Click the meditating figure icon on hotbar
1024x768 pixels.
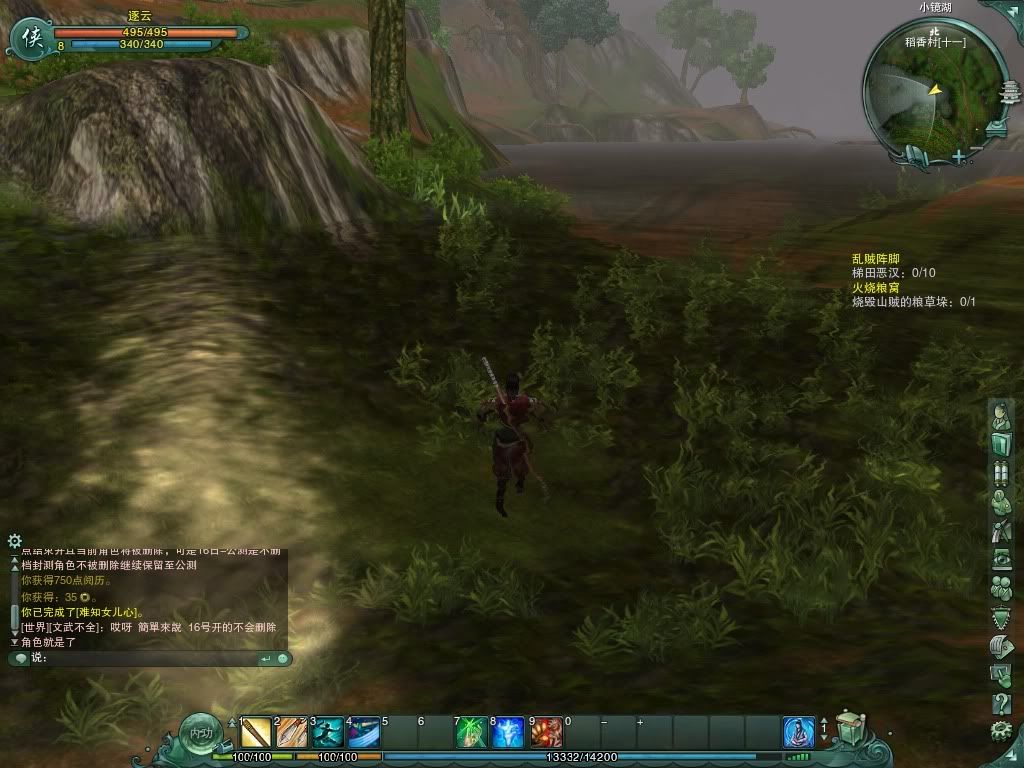(x=798, y=733)
